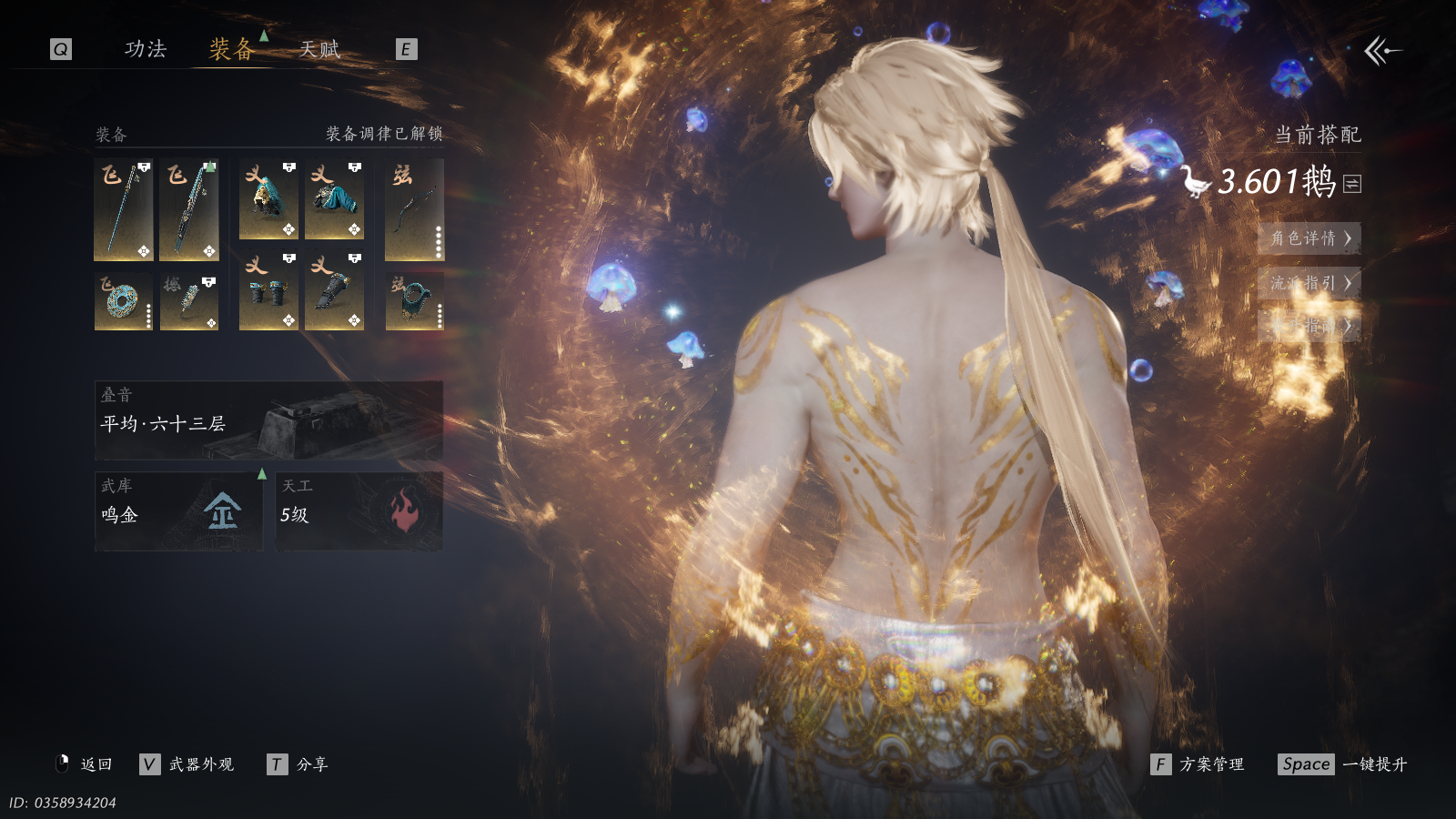
Task: Open the 提升指南 improvement guide
Action: pos(1309,325)
